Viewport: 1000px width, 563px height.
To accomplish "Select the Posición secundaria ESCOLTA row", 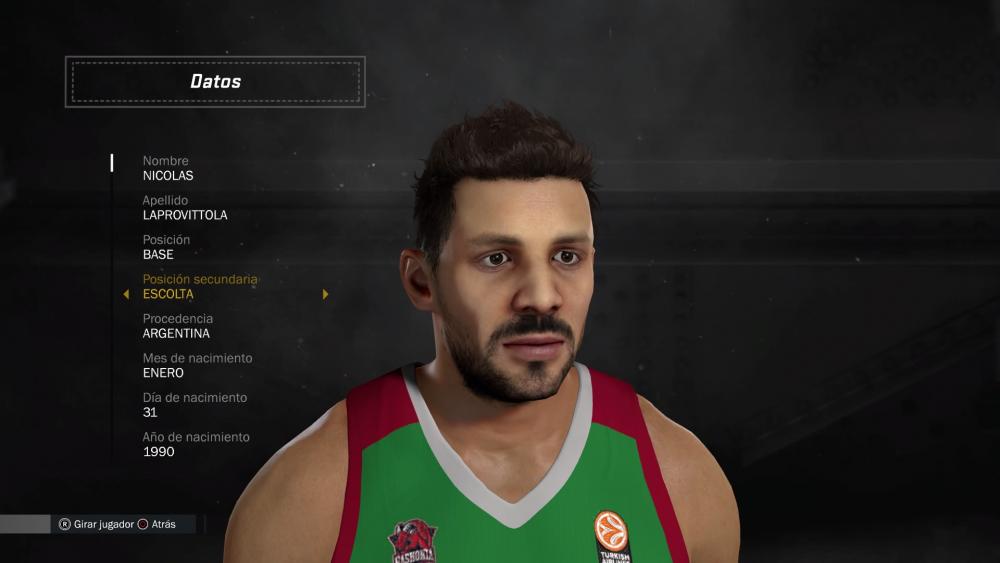I will pos(200,287).
